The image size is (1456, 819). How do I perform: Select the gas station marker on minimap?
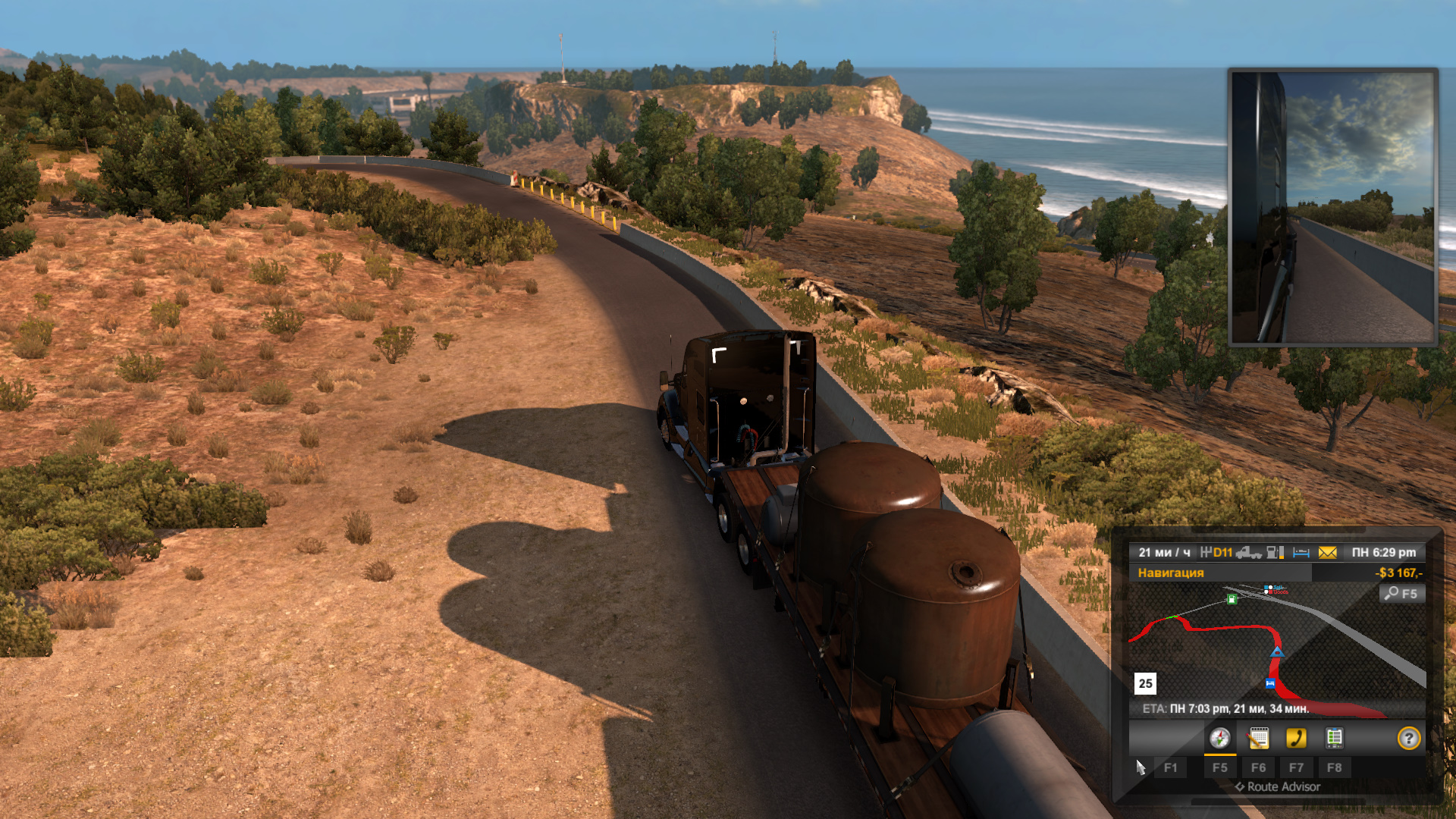click(1232, 599)
